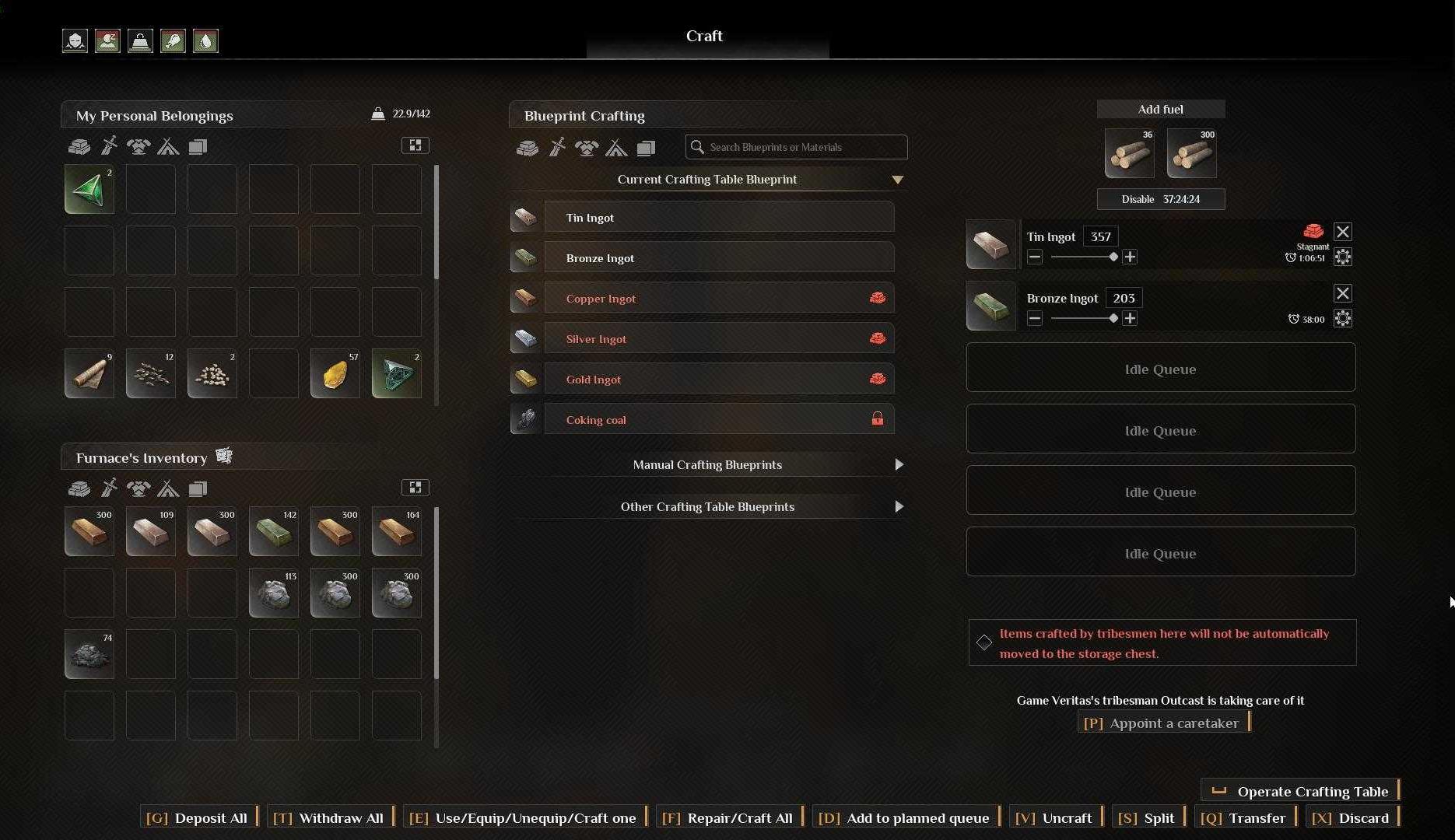1455x840 pixels.
Task: Click Operate Crafting Table
Action: 1300,790
